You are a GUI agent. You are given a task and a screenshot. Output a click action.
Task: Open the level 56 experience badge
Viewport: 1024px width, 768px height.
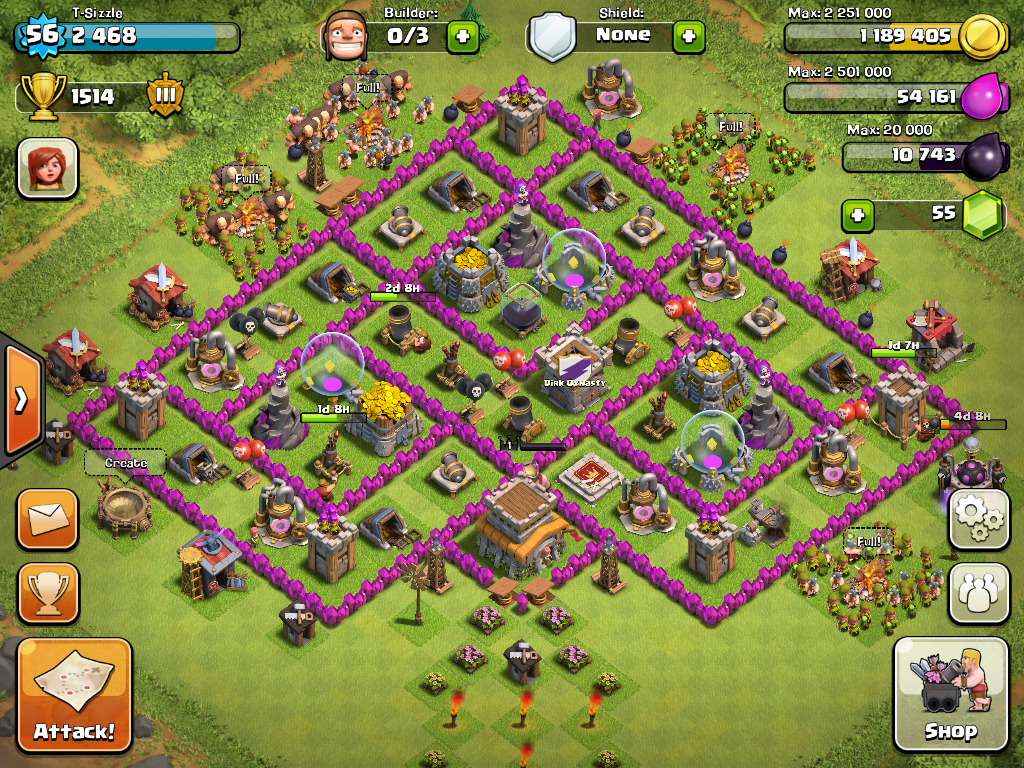tap(41, 36)
